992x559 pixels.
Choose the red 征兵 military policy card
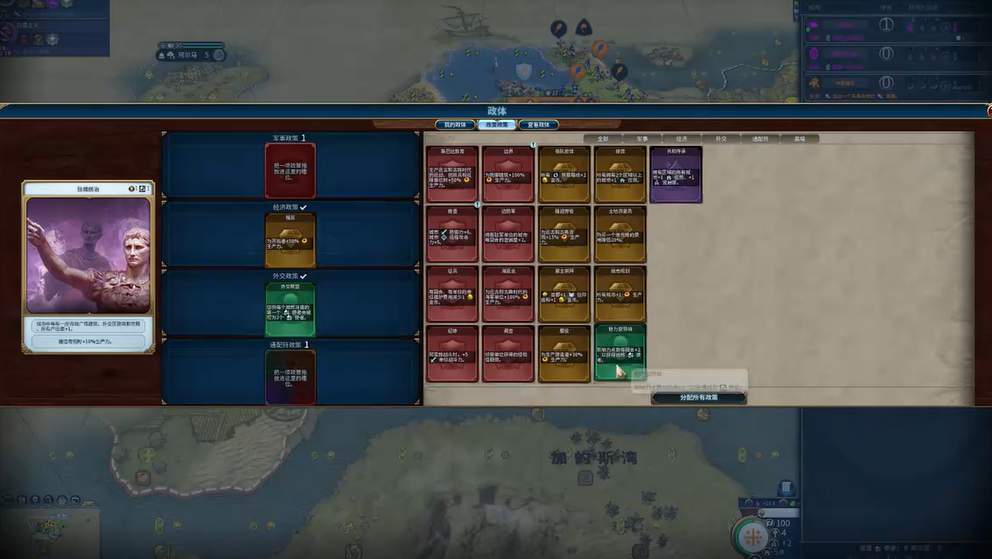coord(452,292)
